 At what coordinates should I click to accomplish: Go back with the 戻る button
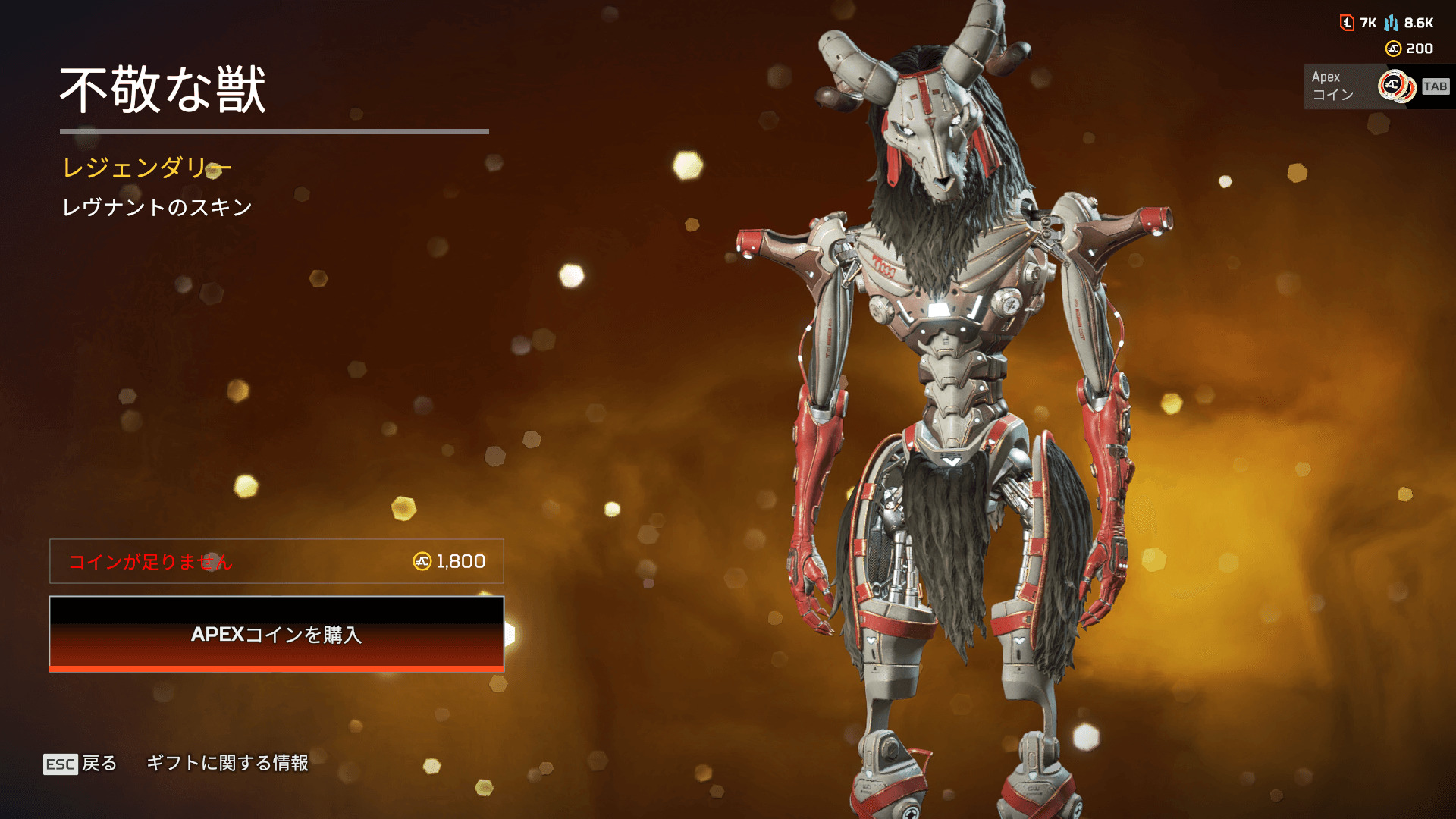[80, 763]
